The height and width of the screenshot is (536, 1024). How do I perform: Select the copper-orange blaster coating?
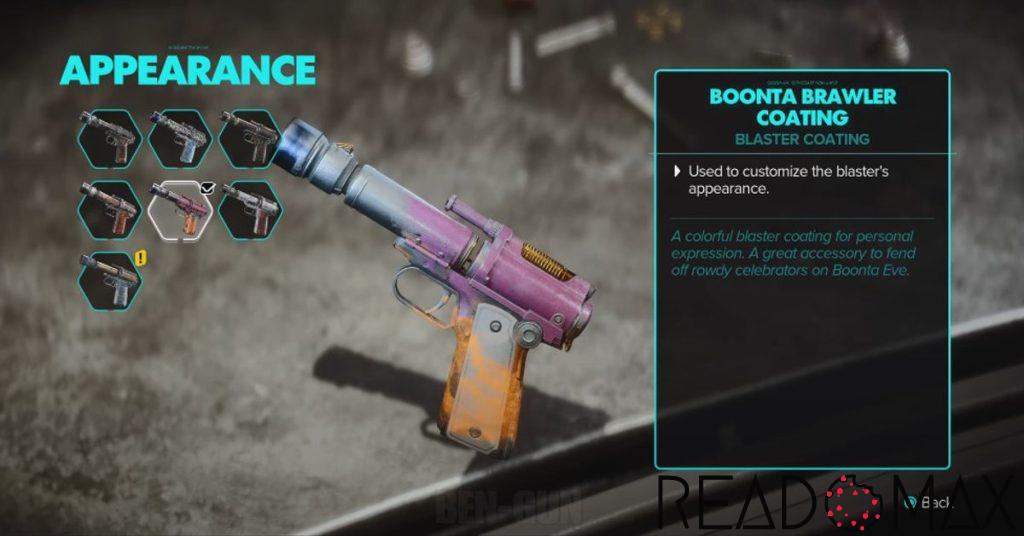[x=110, y=209]
